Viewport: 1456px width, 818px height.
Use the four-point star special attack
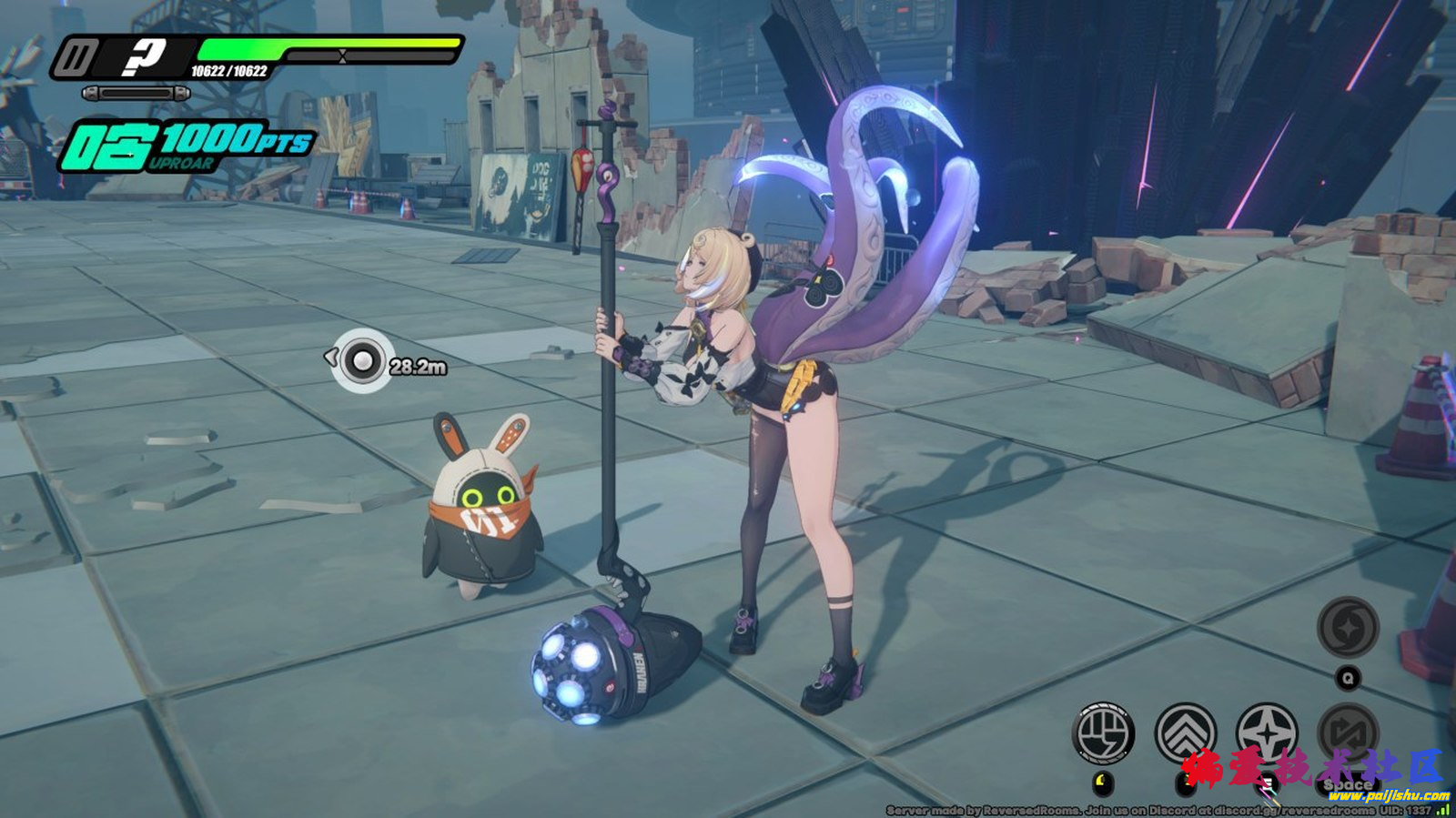coord(1267,732)
